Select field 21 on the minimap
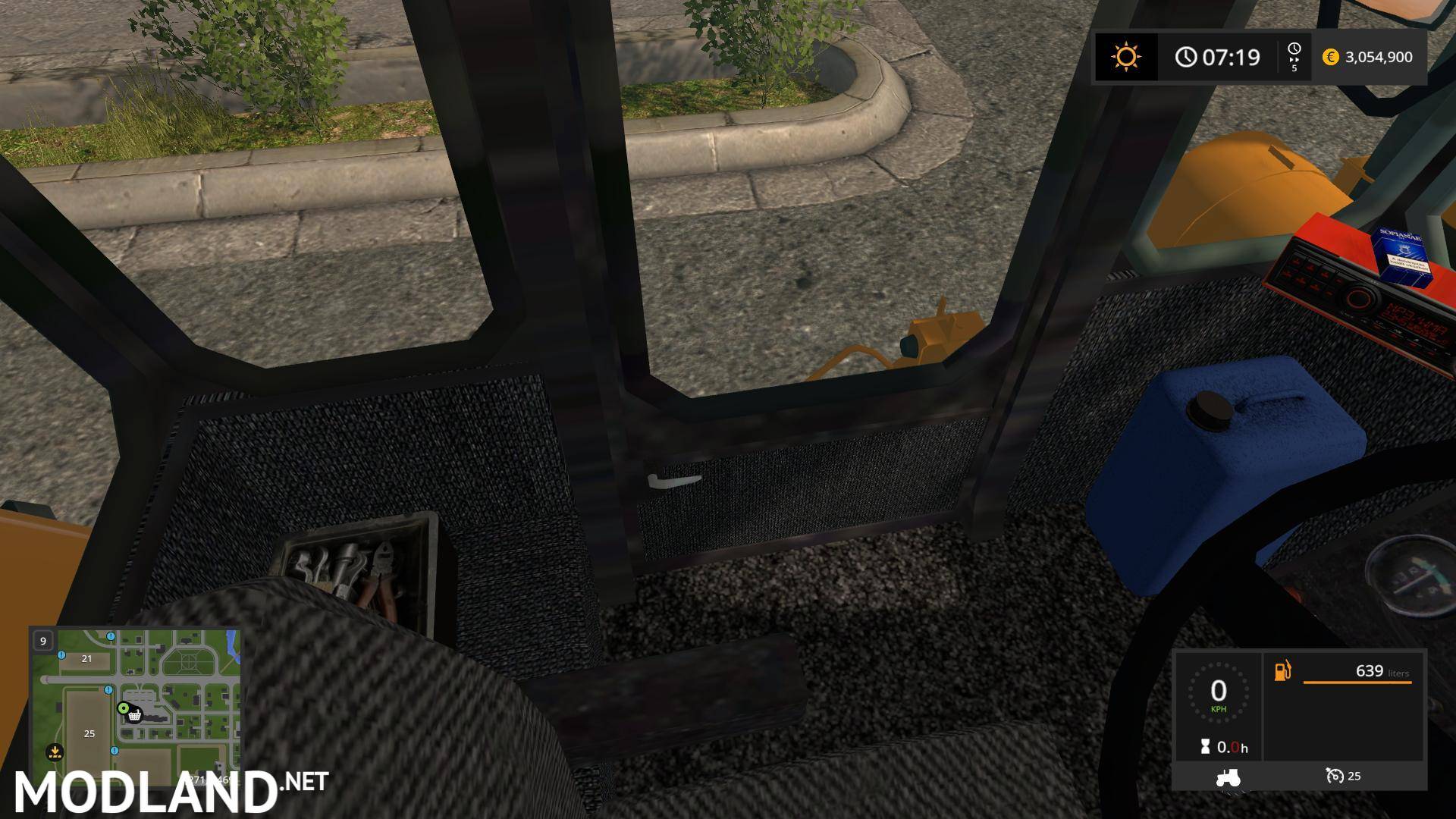The image size is (1456, 819). [86, 659]
